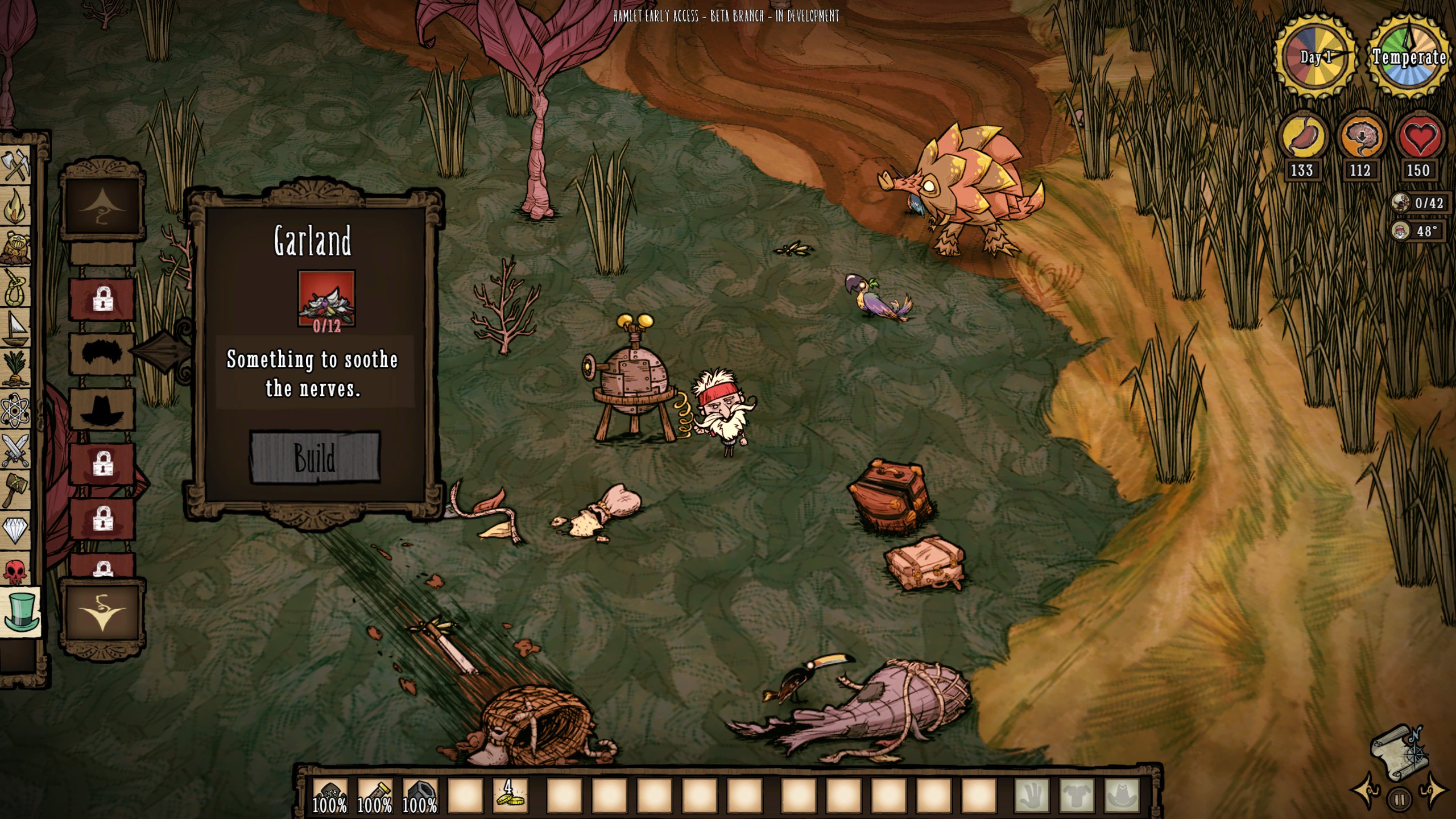Click the empty head equipment slot
The width and height of the screenshot is (1456, 819).
click(1122, 795)
